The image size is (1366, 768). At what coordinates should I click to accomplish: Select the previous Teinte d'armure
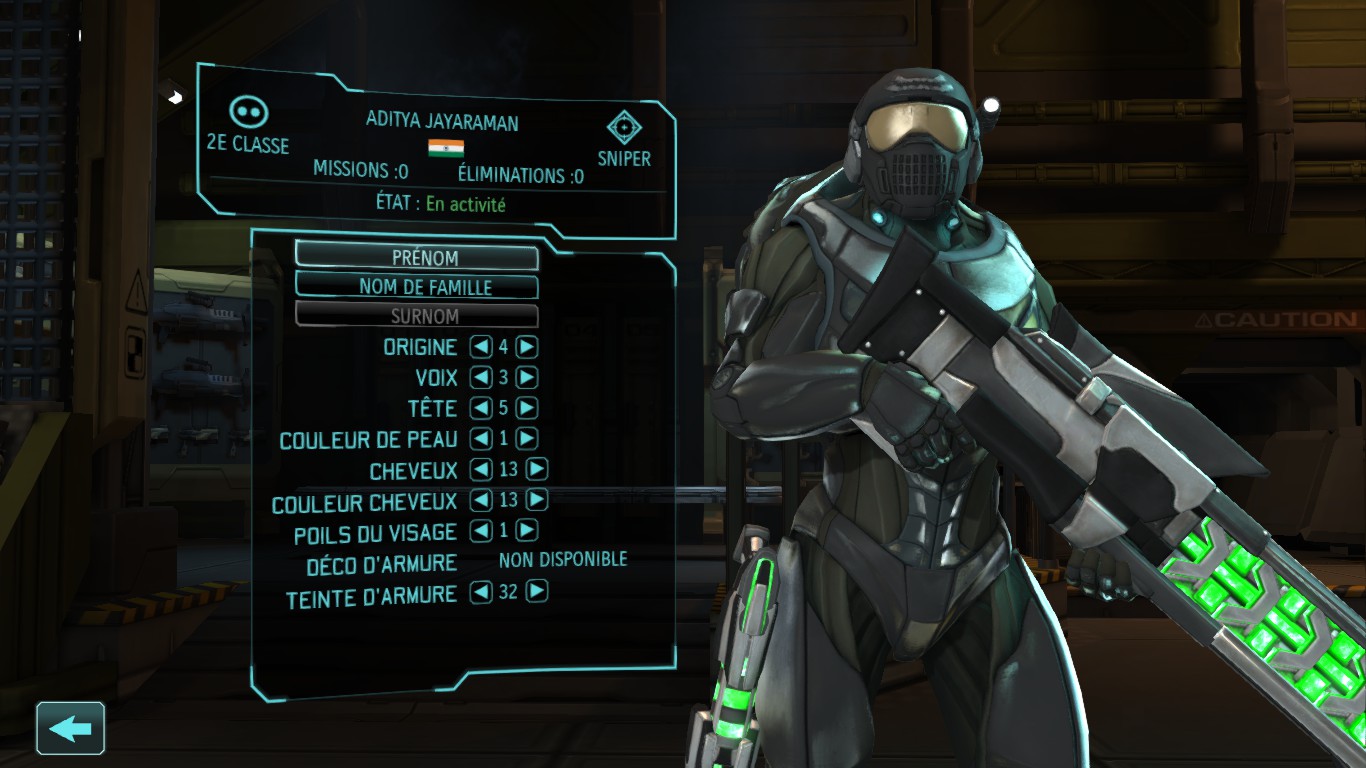481,592
